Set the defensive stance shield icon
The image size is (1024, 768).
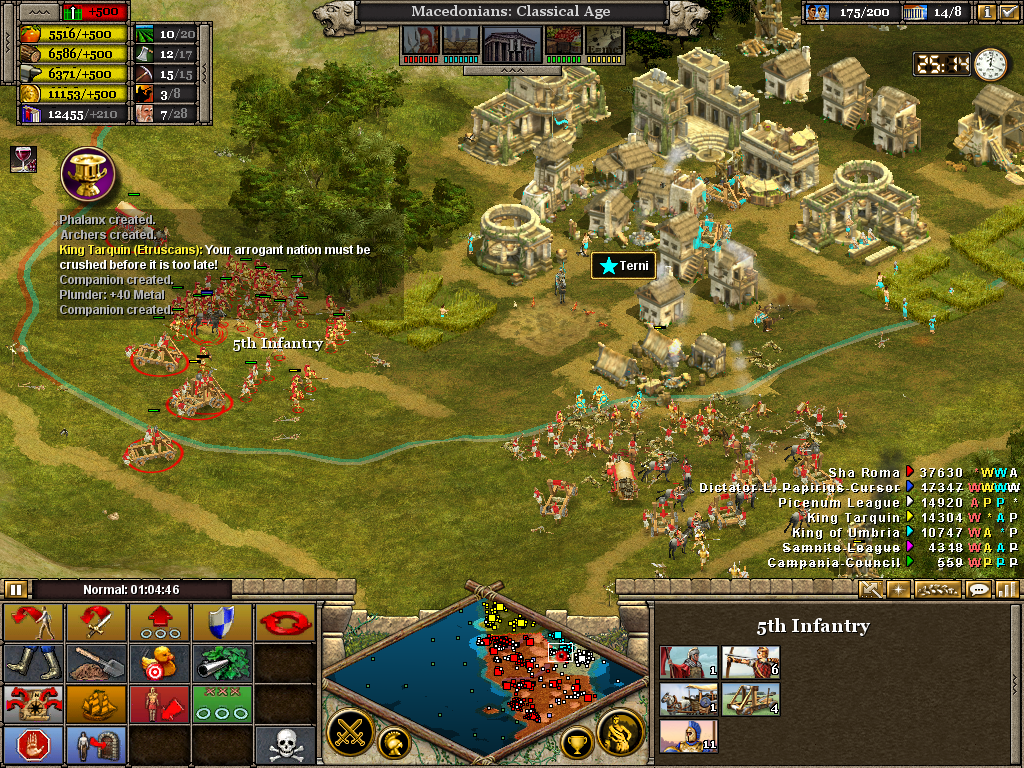(221, 623)
